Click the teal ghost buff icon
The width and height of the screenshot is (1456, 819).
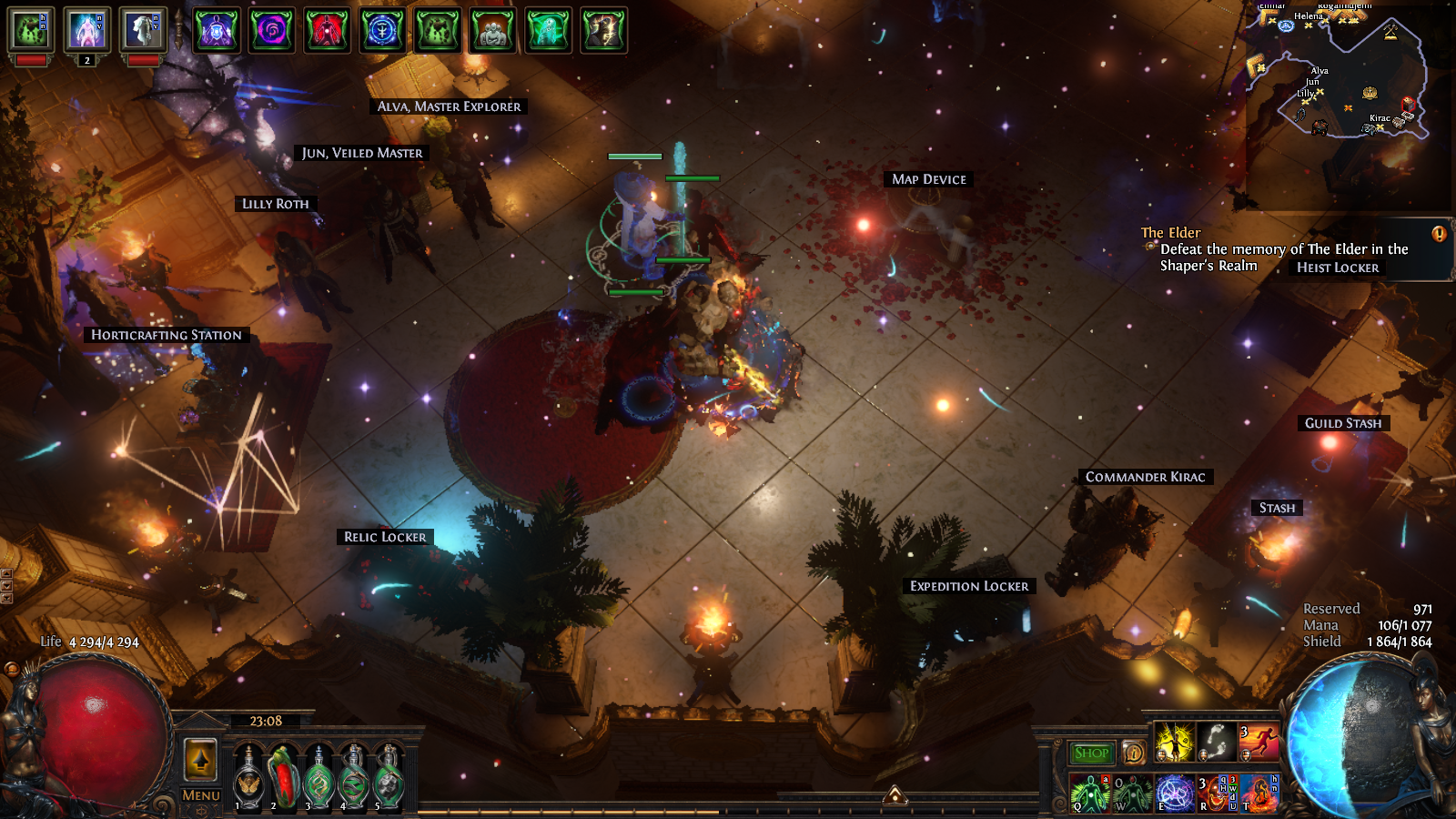(548, 30)
